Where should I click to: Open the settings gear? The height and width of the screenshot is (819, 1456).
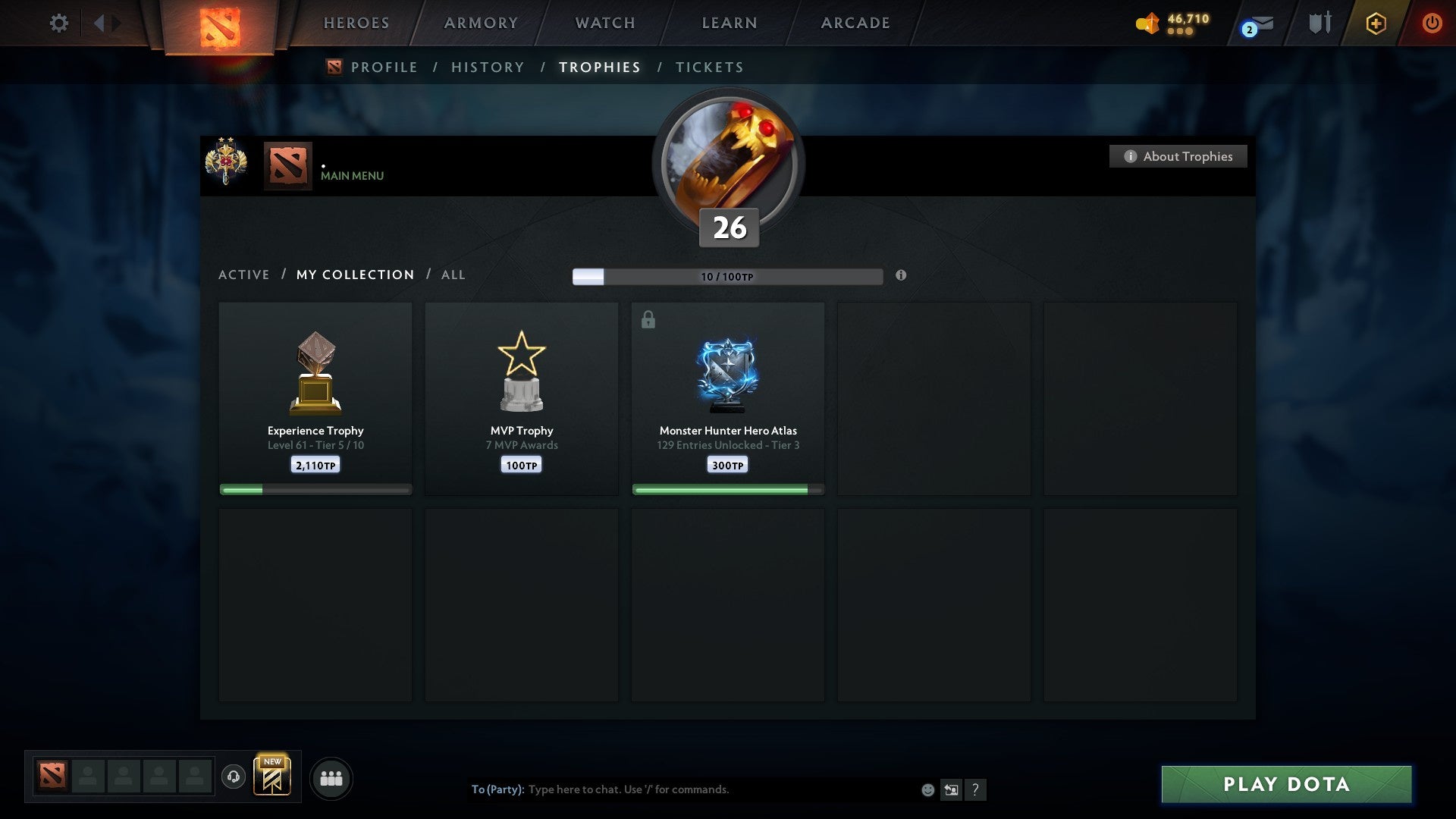coord(58,23)
